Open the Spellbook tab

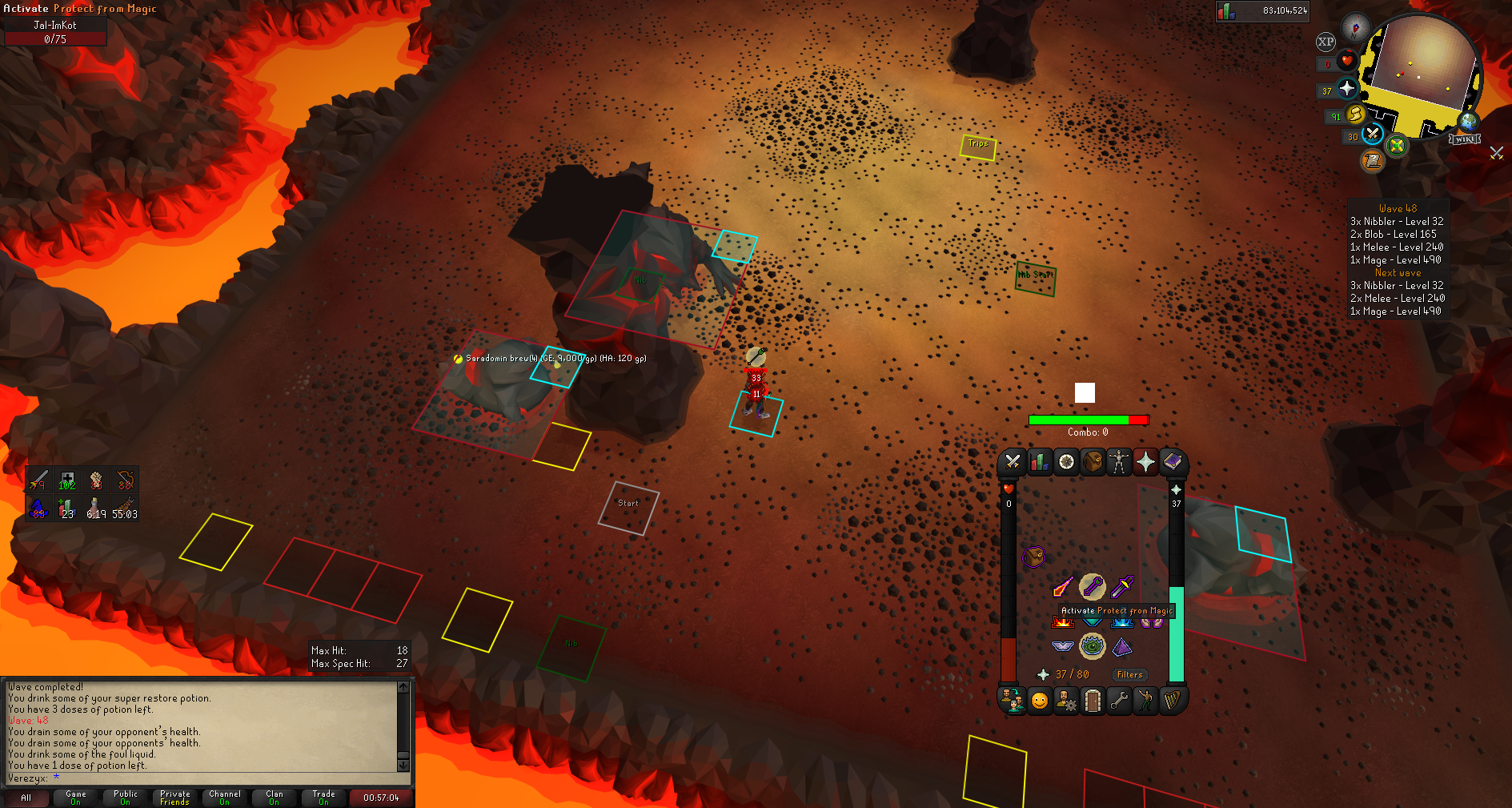click(x=1172, y=462)
